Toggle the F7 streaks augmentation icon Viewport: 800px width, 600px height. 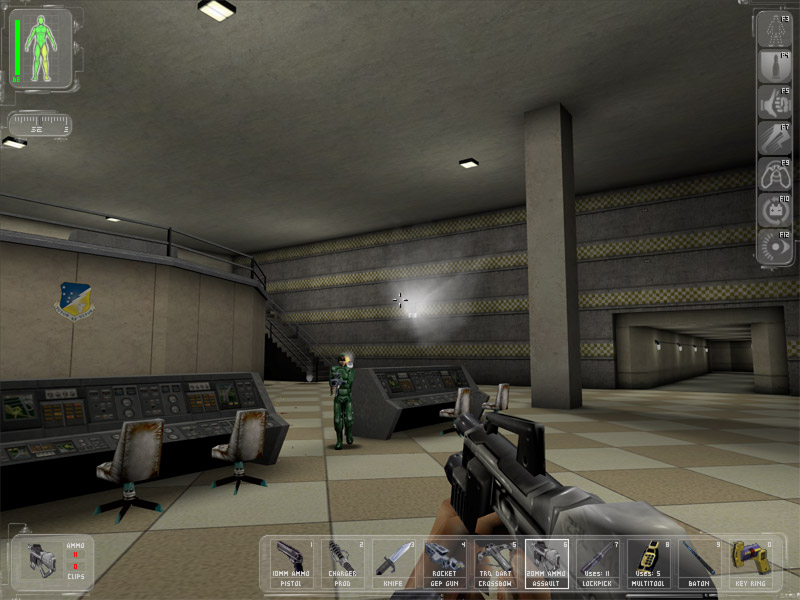[x=775, y=139]
